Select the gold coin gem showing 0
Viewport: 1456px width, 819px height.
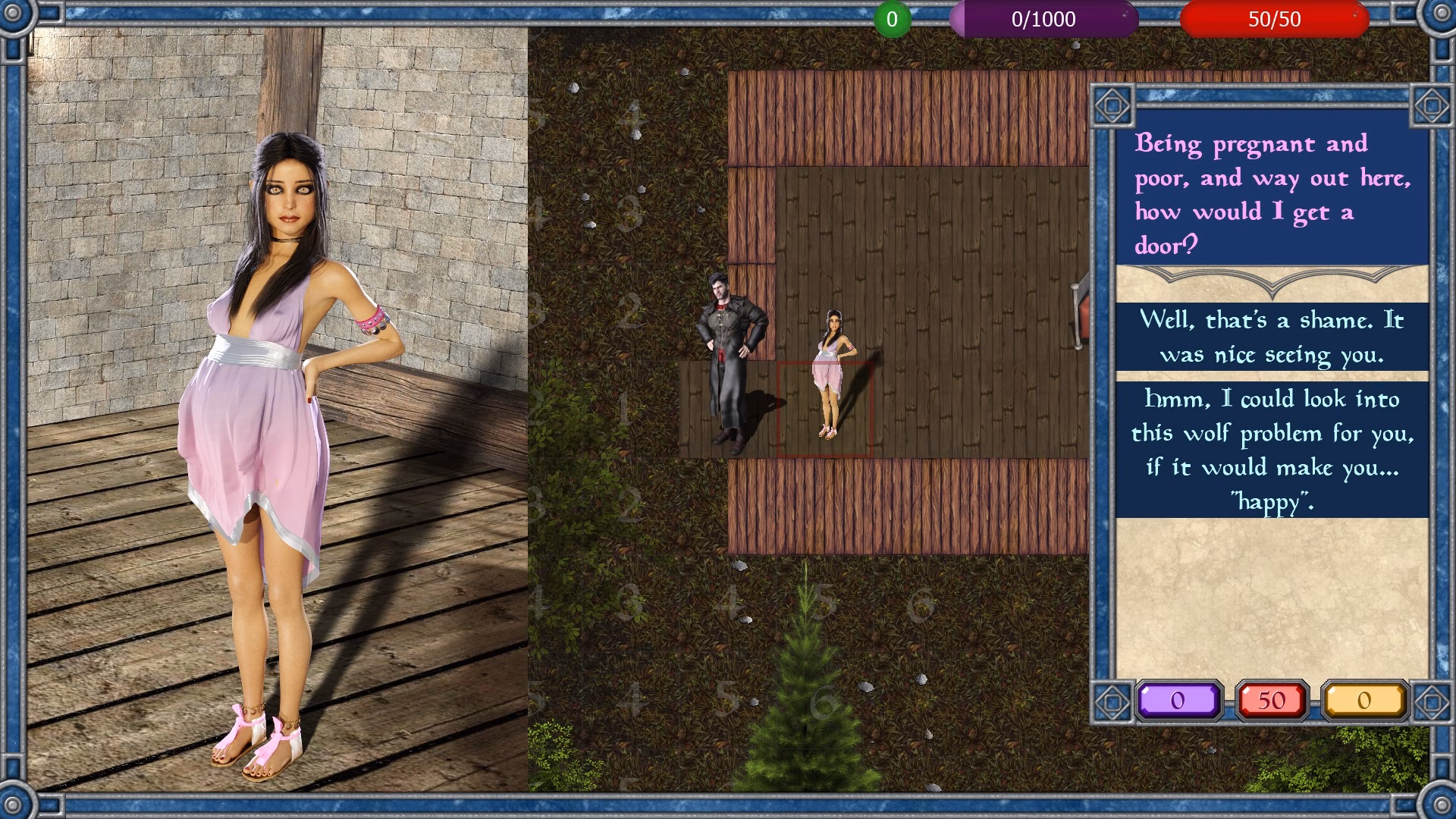click(x=1367, y=701)
